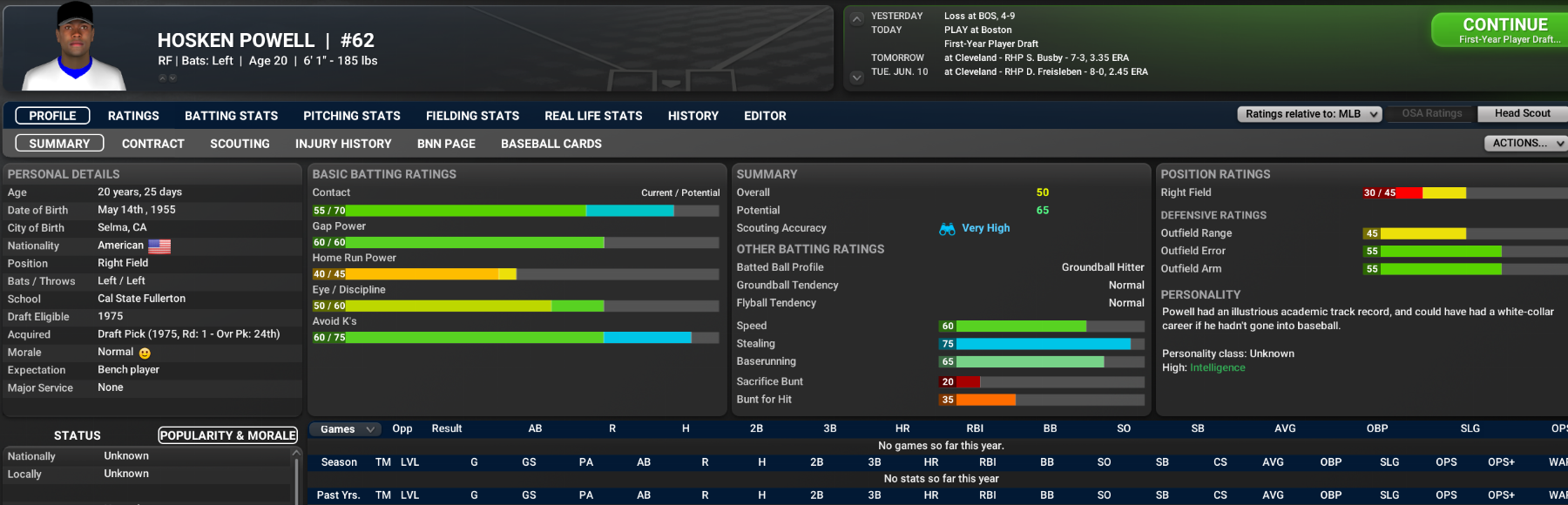Go to the EDITOR tab
The height and width of the screenshot is (505, 1568).
(765, 116)
